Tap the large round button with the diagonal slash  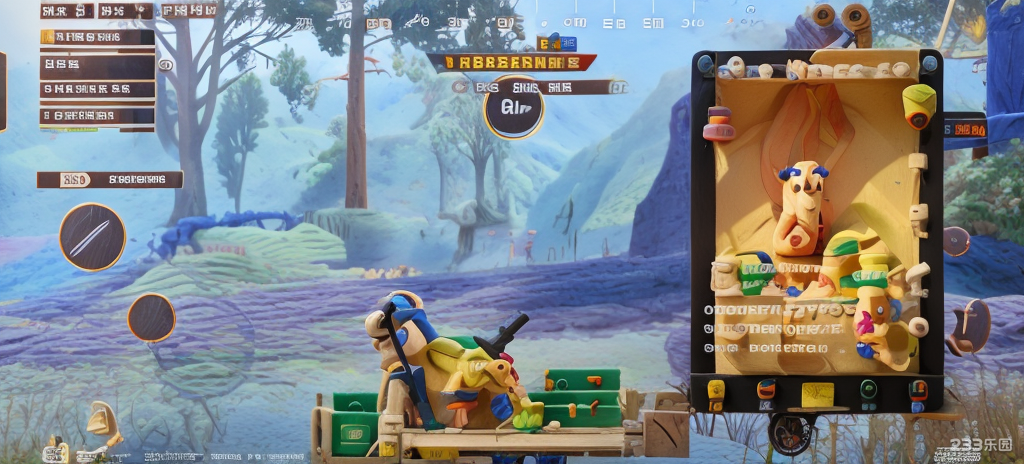(x=92, y=237)
